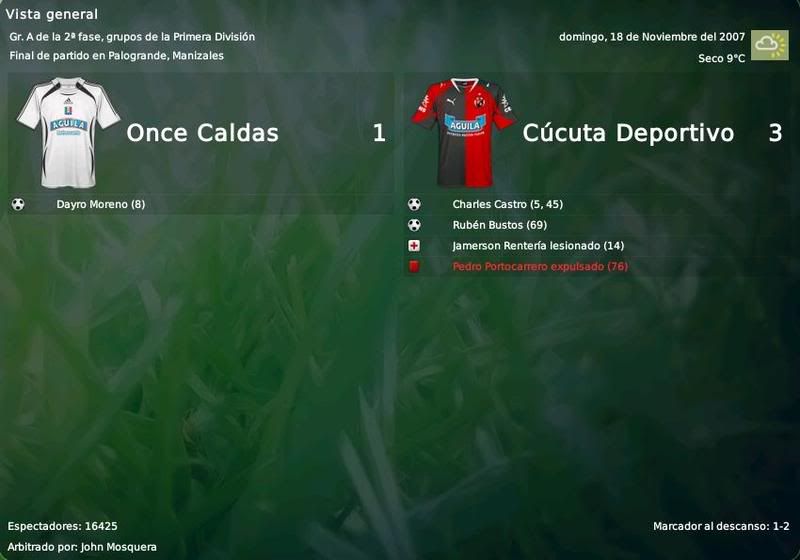This screenshot has height=560, width=800.
Task: Click the white Once Caldas kit
Action: pos(68,133)
